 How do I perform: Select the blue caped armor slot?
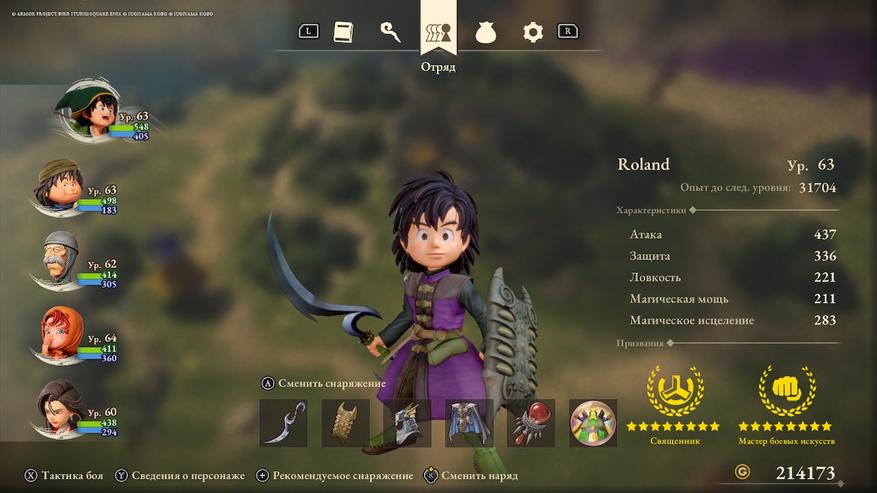click(x=469, y=423)
